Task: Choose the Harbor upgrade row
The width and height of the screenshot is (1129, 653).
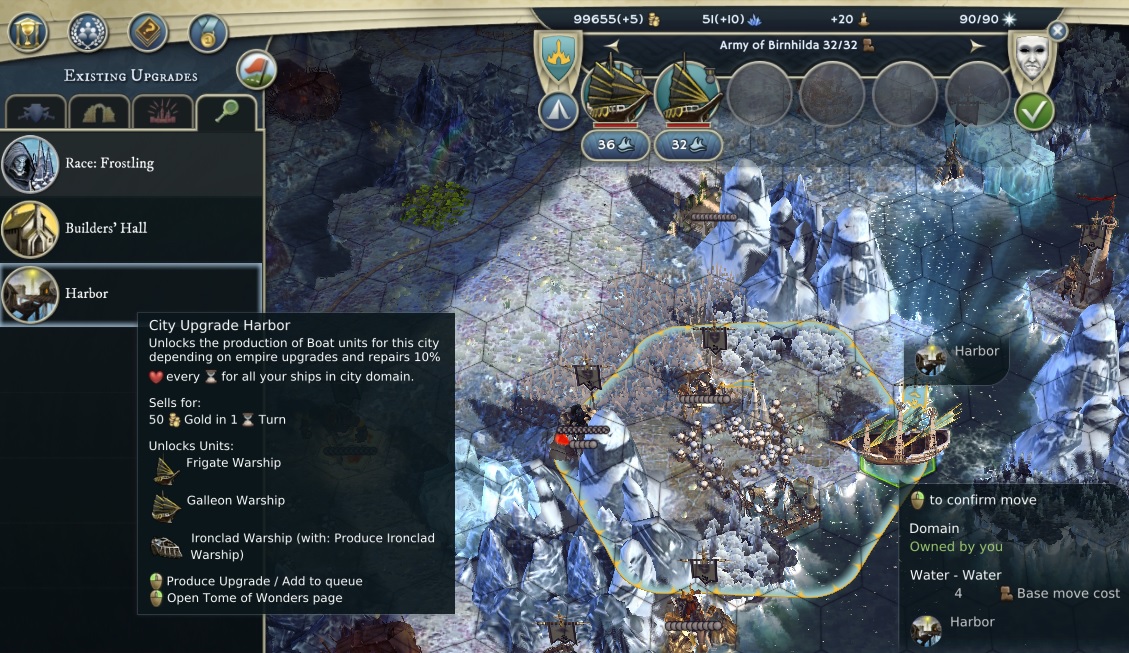Action: (x=130, y=294)
